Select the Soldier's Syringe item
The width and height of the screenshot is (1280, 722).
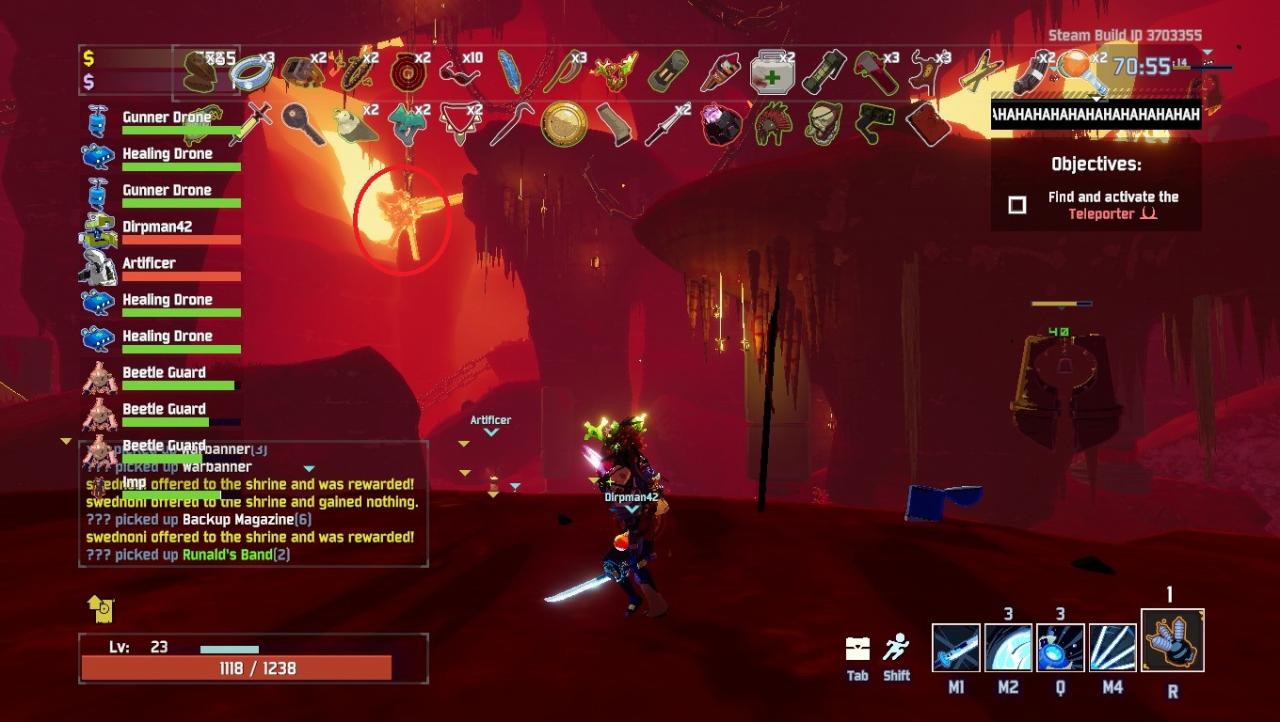click(x=251, y=124)
